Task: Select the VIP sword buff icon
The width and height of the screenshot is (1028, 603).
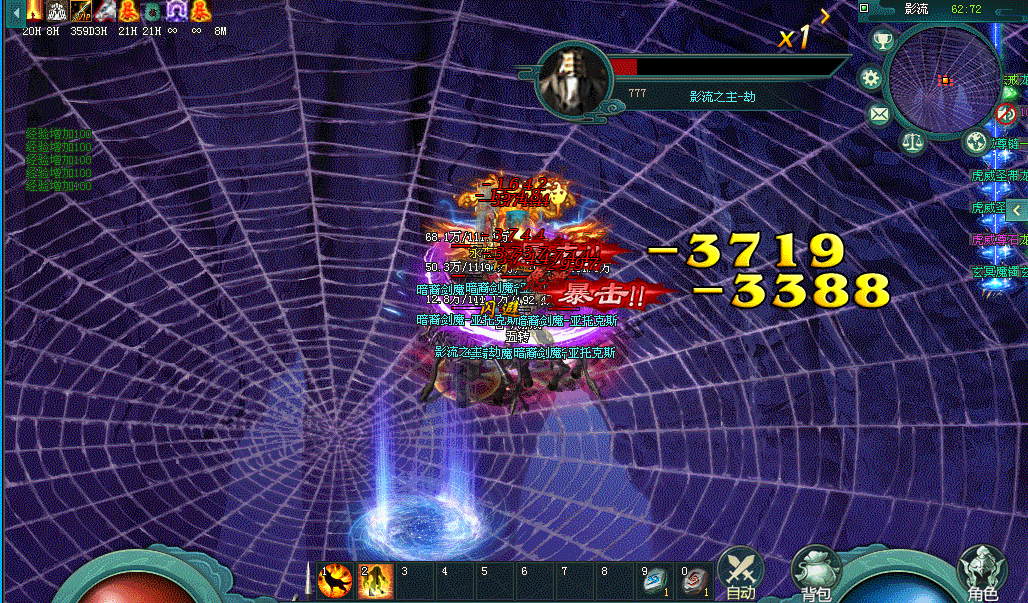Action: click(x=82, y=11)
